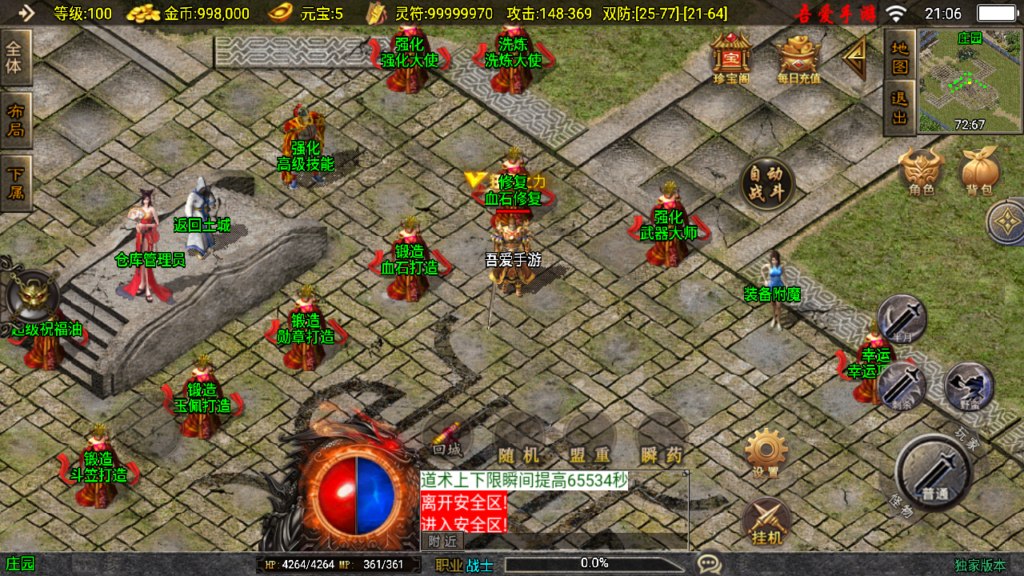
Task: Collapse the top icon bar with the triangle arrow
Action: [855, 59]
